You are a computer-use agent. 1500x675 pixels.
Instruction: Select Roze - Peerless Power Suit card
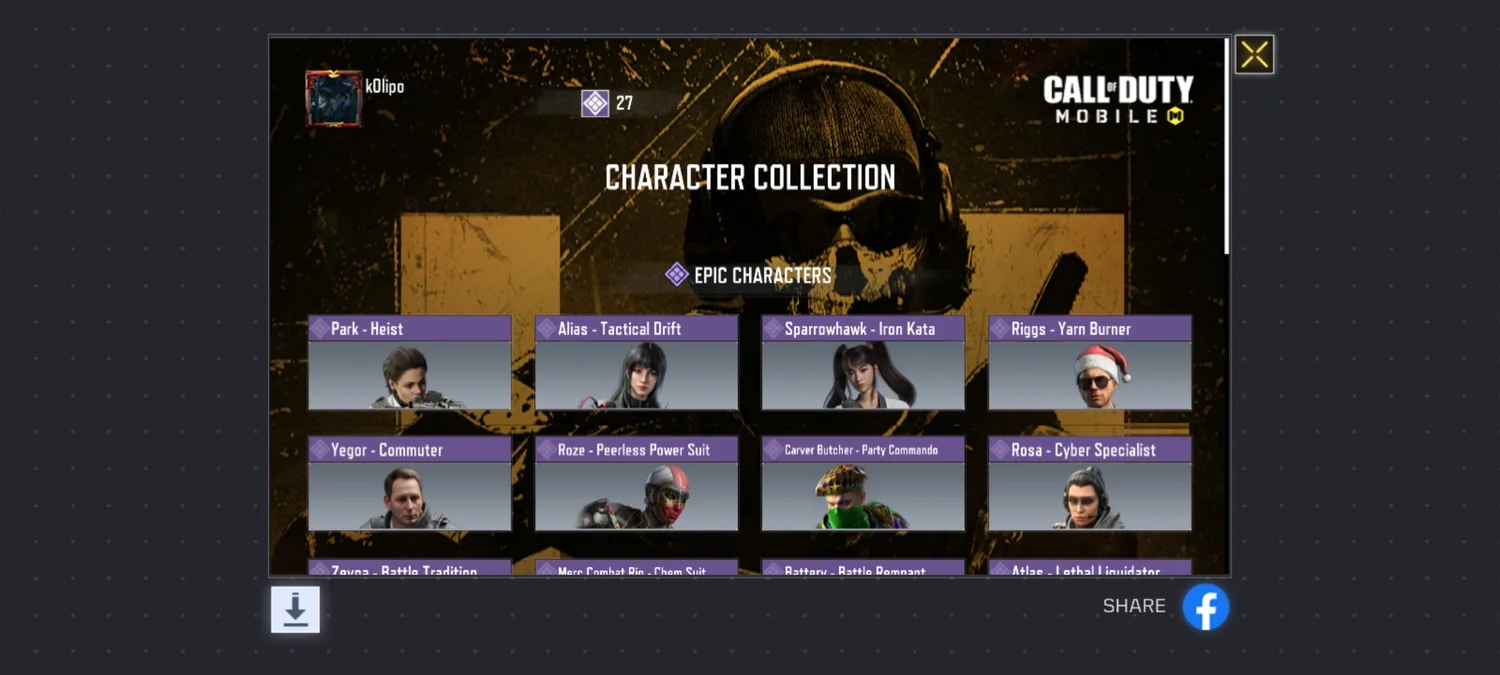point(636,485)
